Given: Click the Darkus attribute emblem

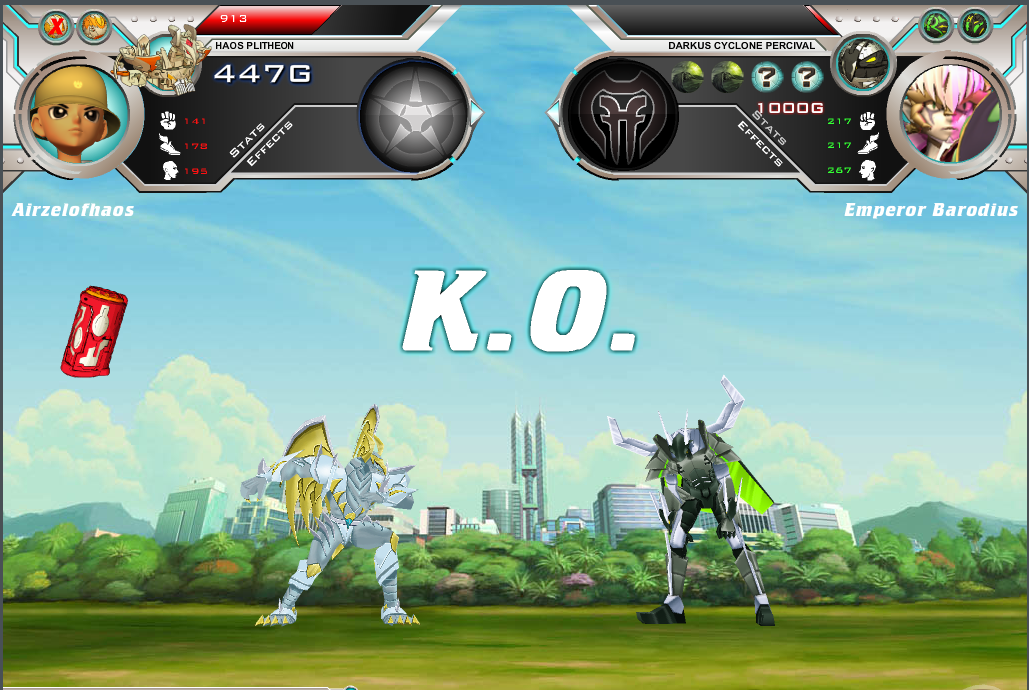Looking at the screenshot, I should point(621,114).
